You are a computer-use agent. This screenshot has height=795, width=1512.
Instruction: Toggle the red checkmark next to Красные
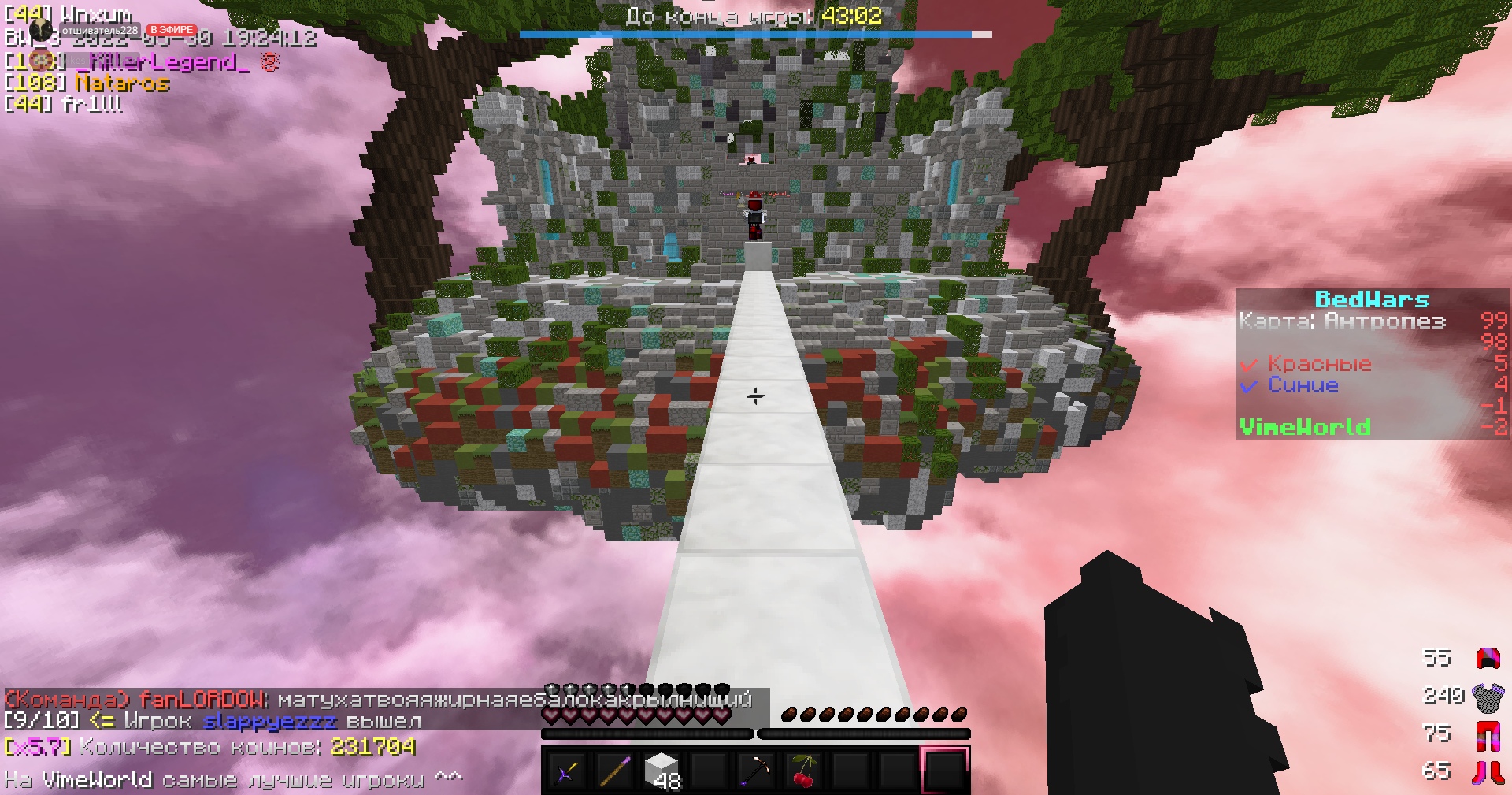point(1251,364)
